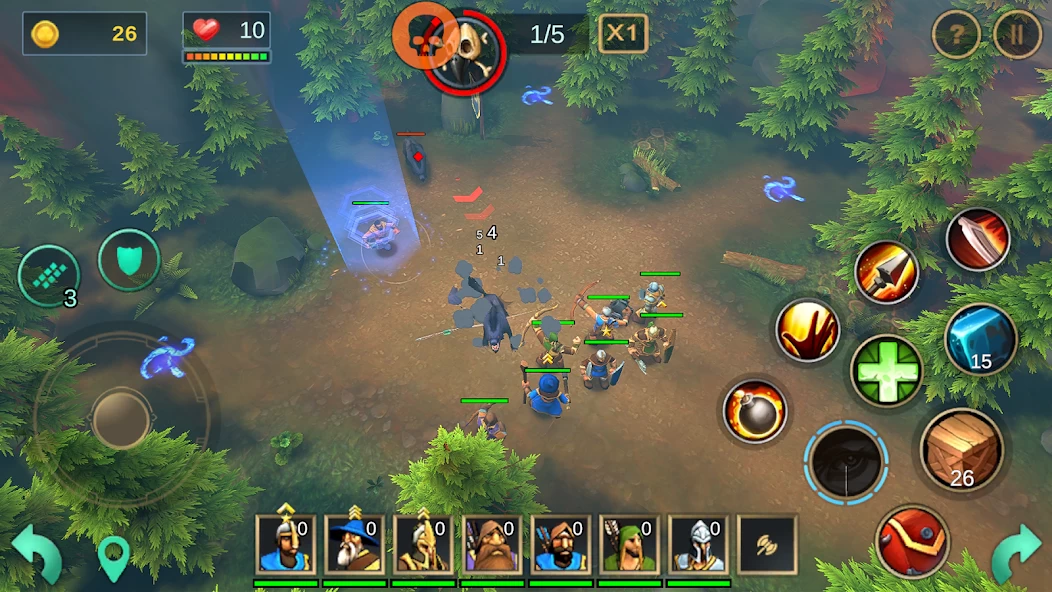Activate the fiery spear ability

tap(886, 272)
